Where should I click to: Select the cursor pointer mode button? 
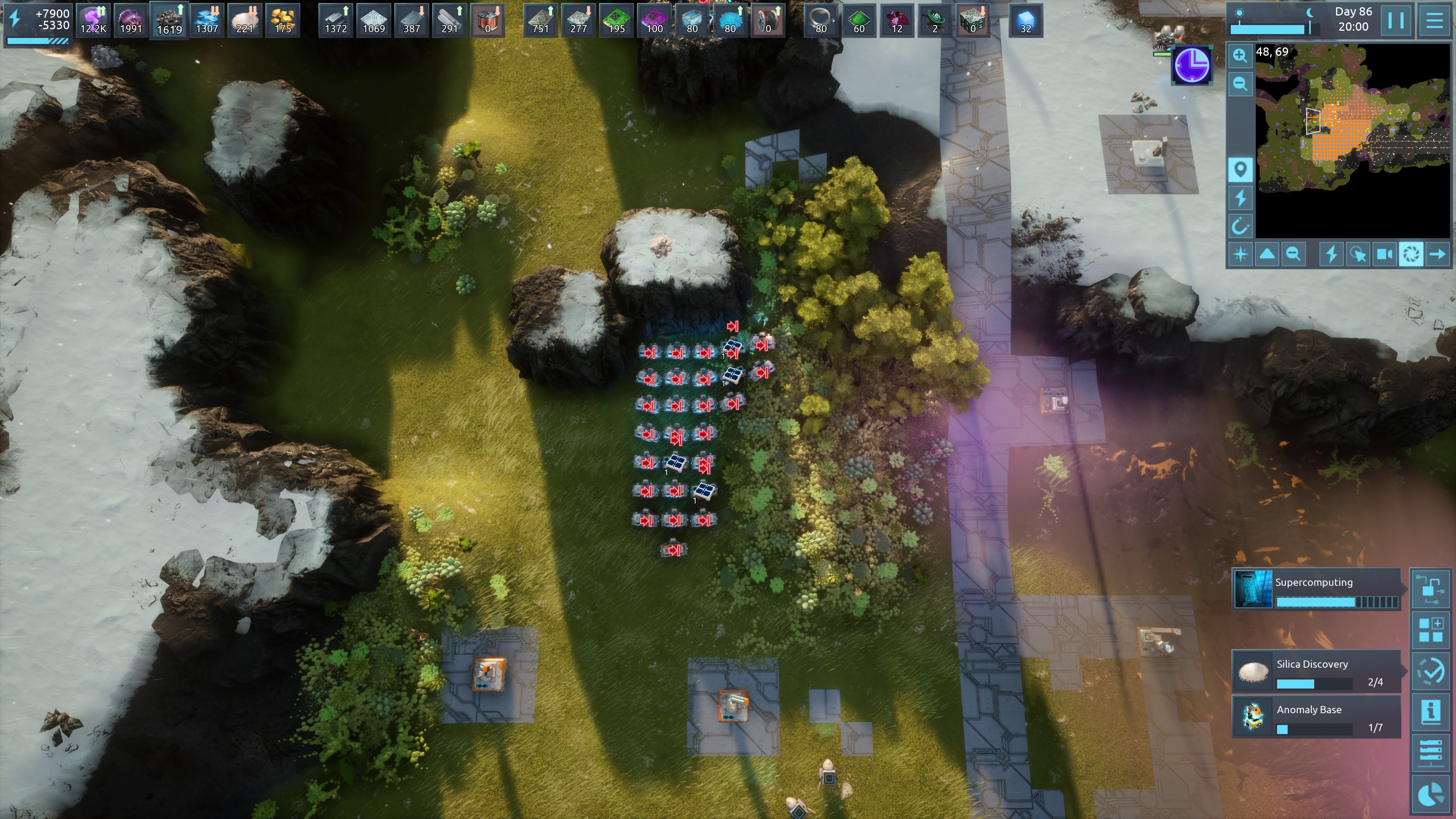1357,254
